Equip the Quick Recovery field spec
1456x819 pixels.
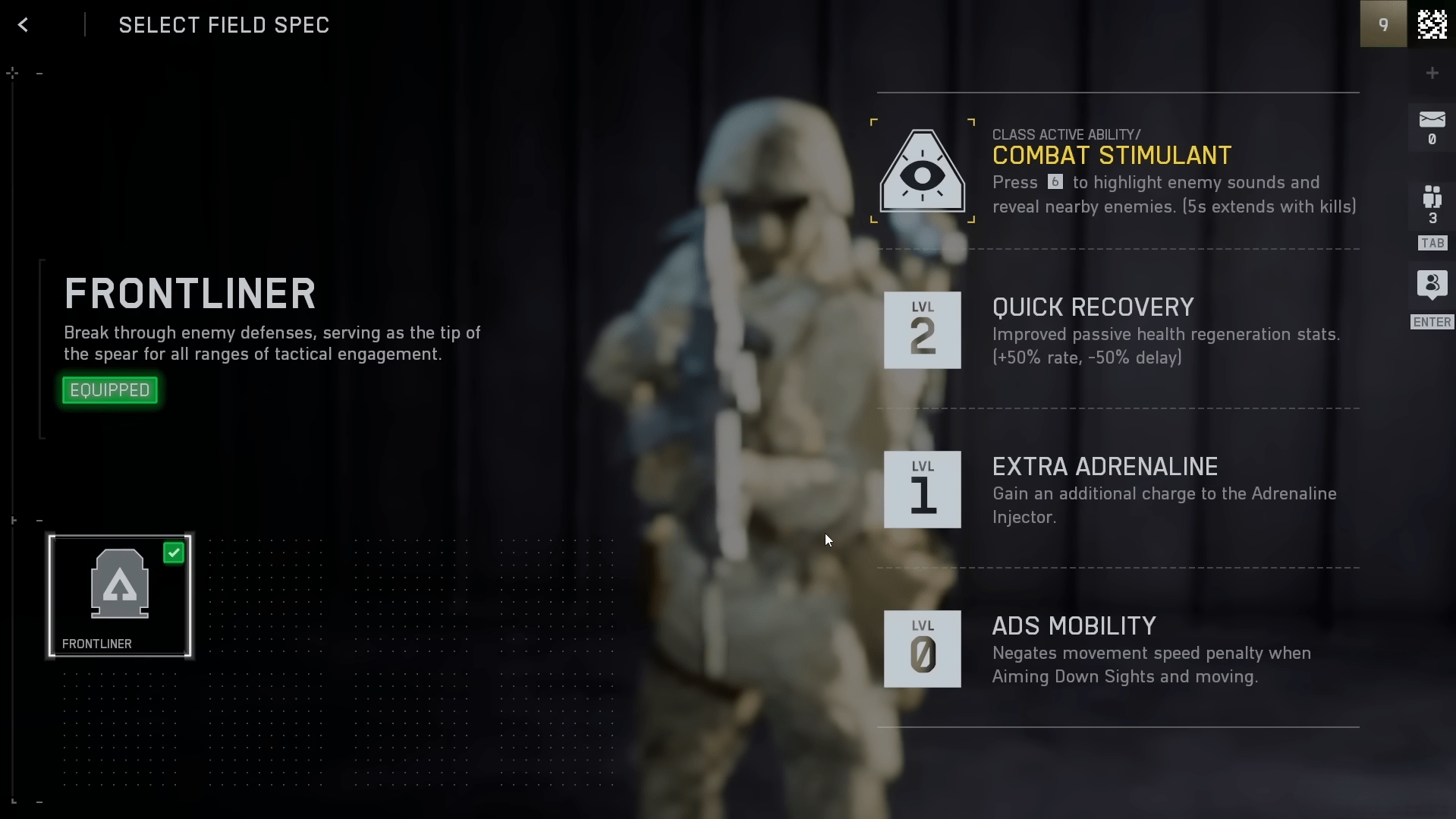pos(1093,330)
